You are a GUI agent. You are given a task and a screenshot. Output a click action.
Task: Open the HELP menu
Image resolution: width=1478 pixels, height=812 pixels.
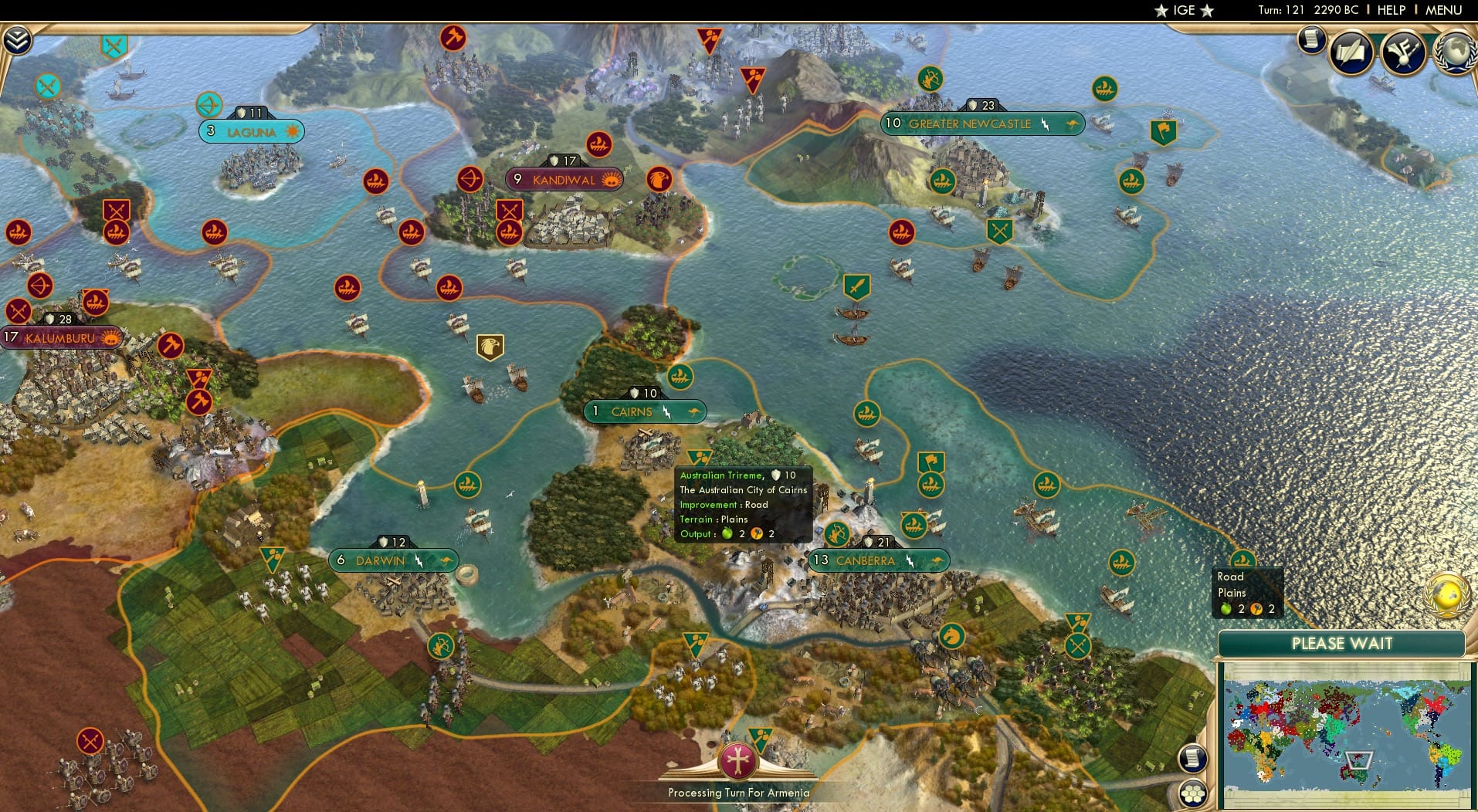tap(1390, 10)
